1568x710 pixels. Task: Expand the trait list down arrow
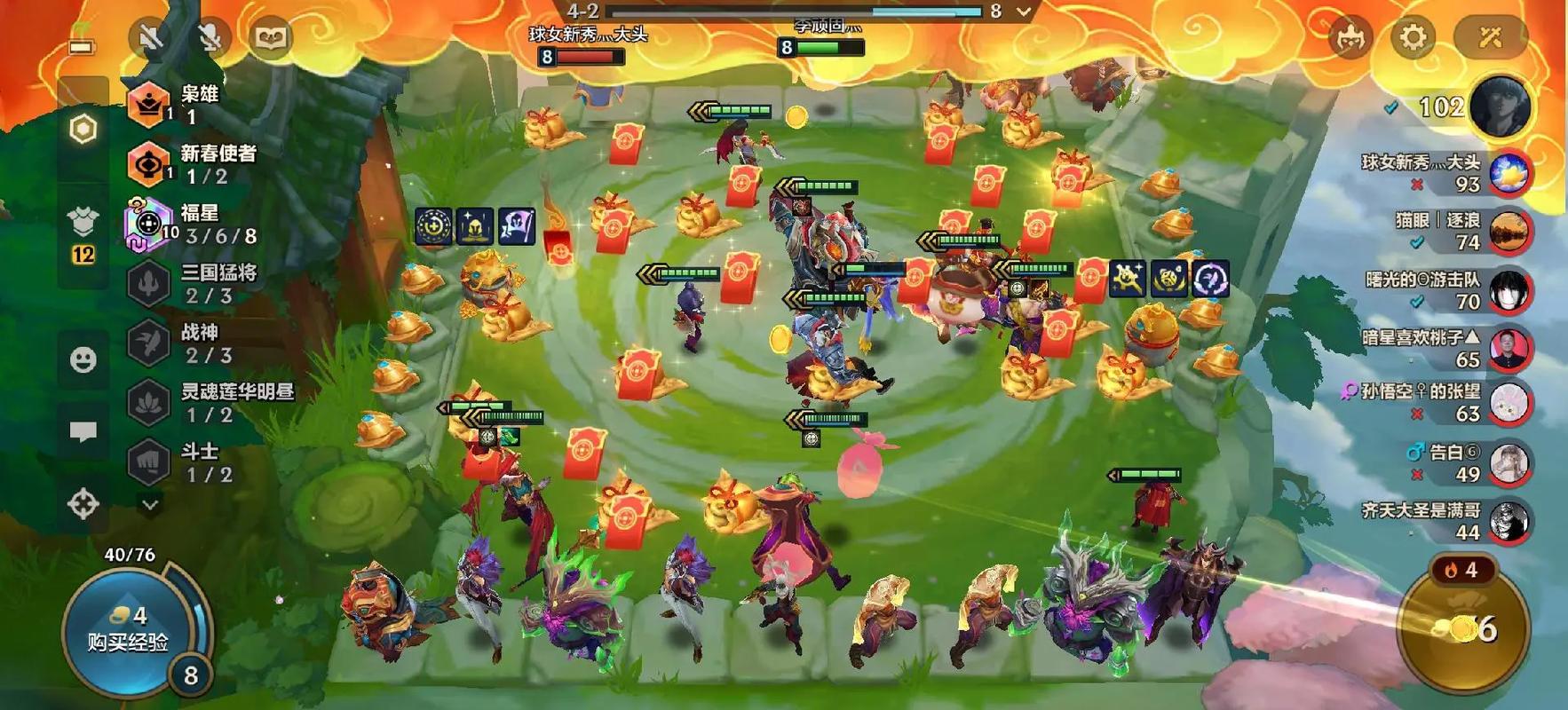click(150, 505)
